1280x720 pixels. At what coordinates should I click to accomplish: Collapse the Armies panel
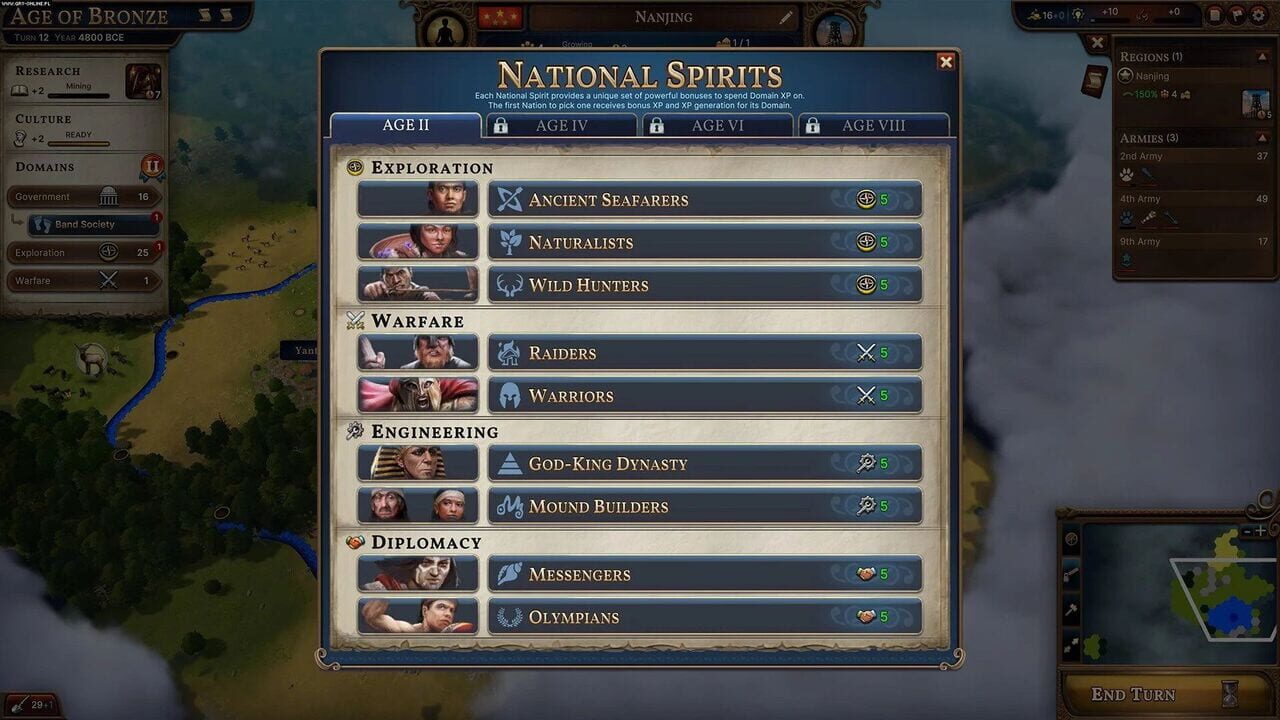point(1262,137)
